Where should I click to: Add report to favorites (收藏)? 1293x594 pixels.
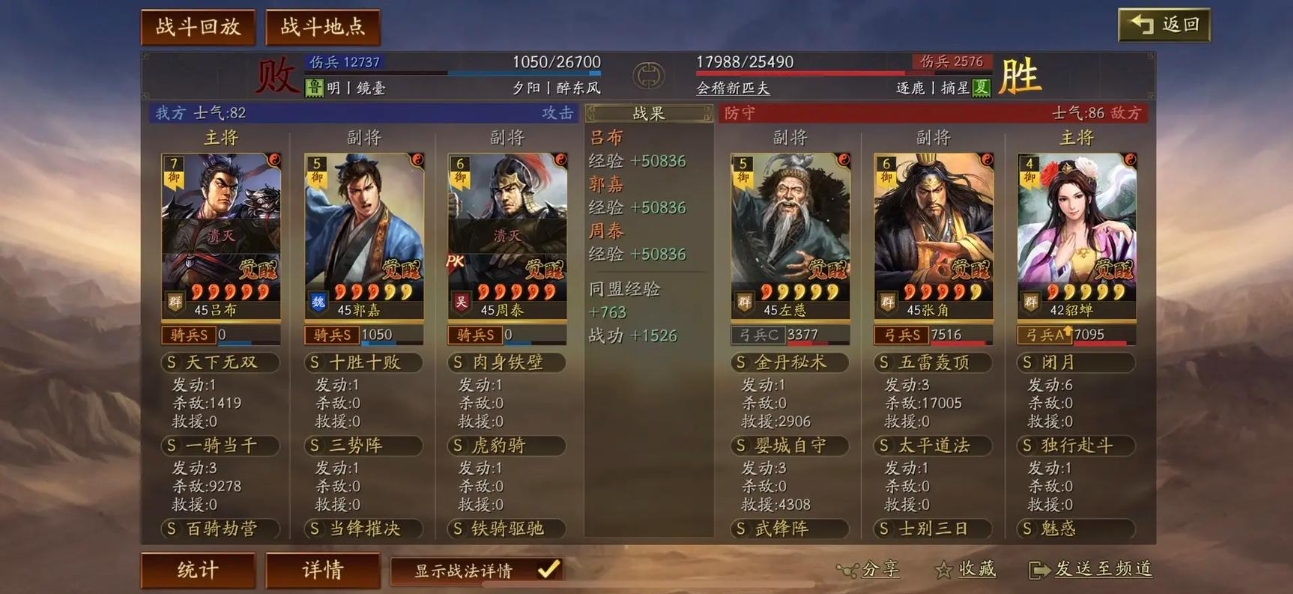[x=965, y=570]
